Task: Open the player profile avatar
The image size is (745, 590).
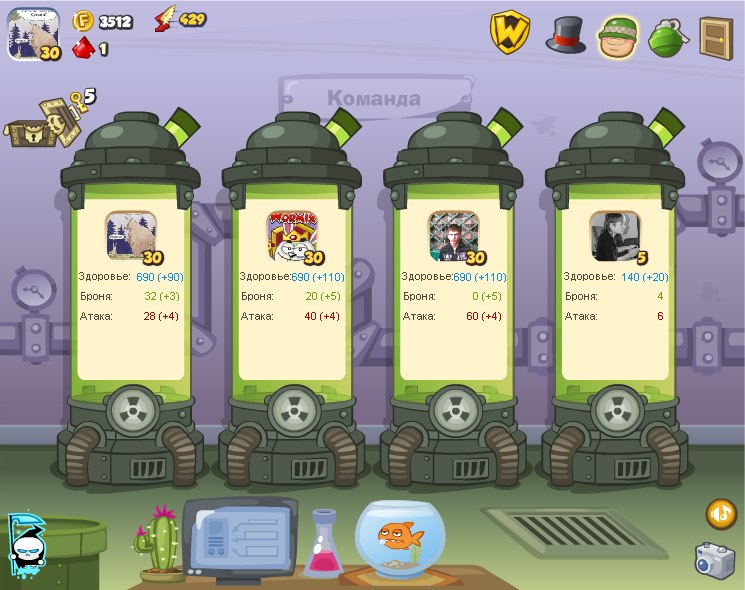Action: pyautogui.click(x=34, y=33)
